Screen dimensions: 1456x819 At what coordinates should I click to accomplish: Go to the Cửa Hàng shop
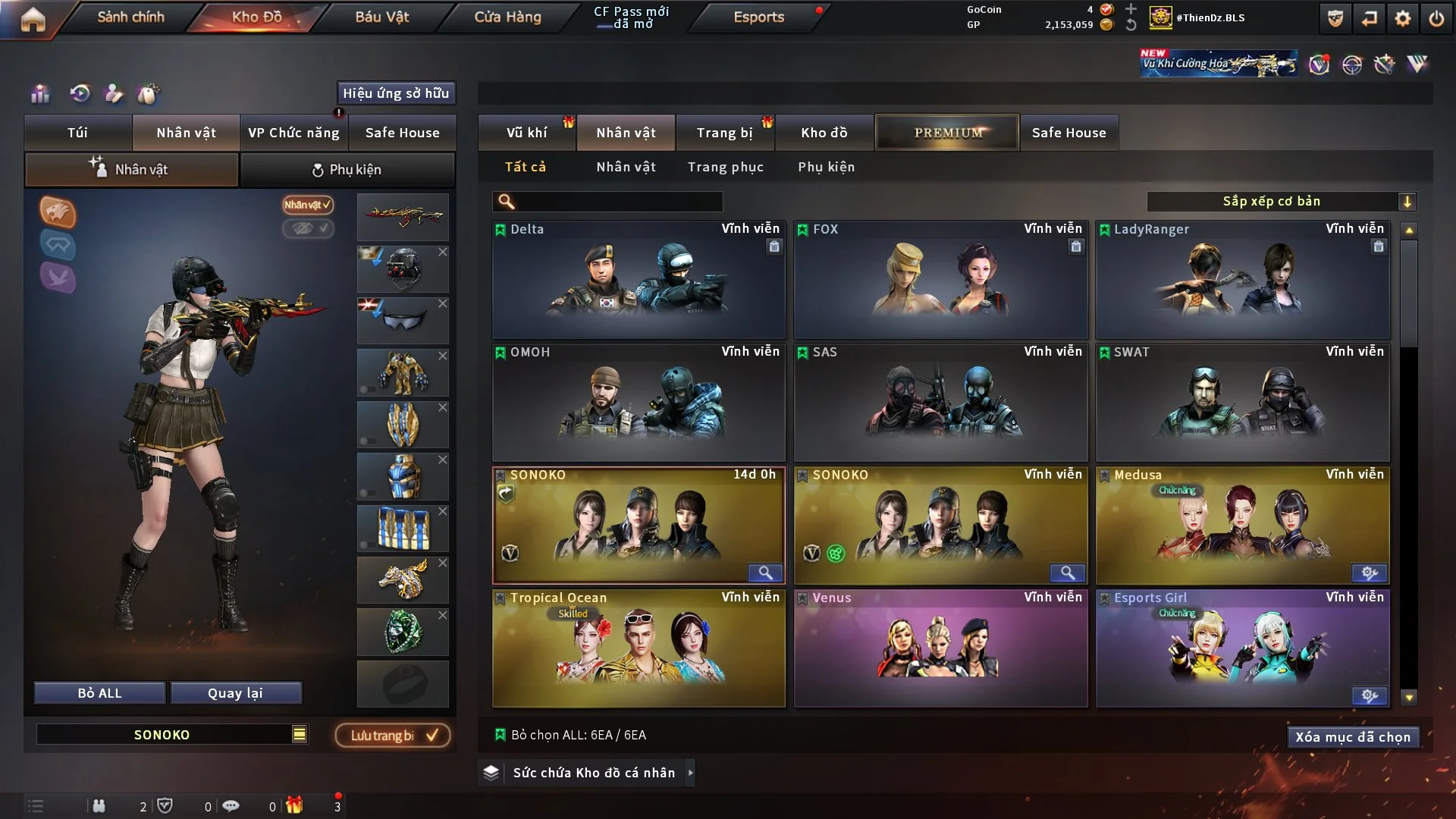[x=507, y=17]
